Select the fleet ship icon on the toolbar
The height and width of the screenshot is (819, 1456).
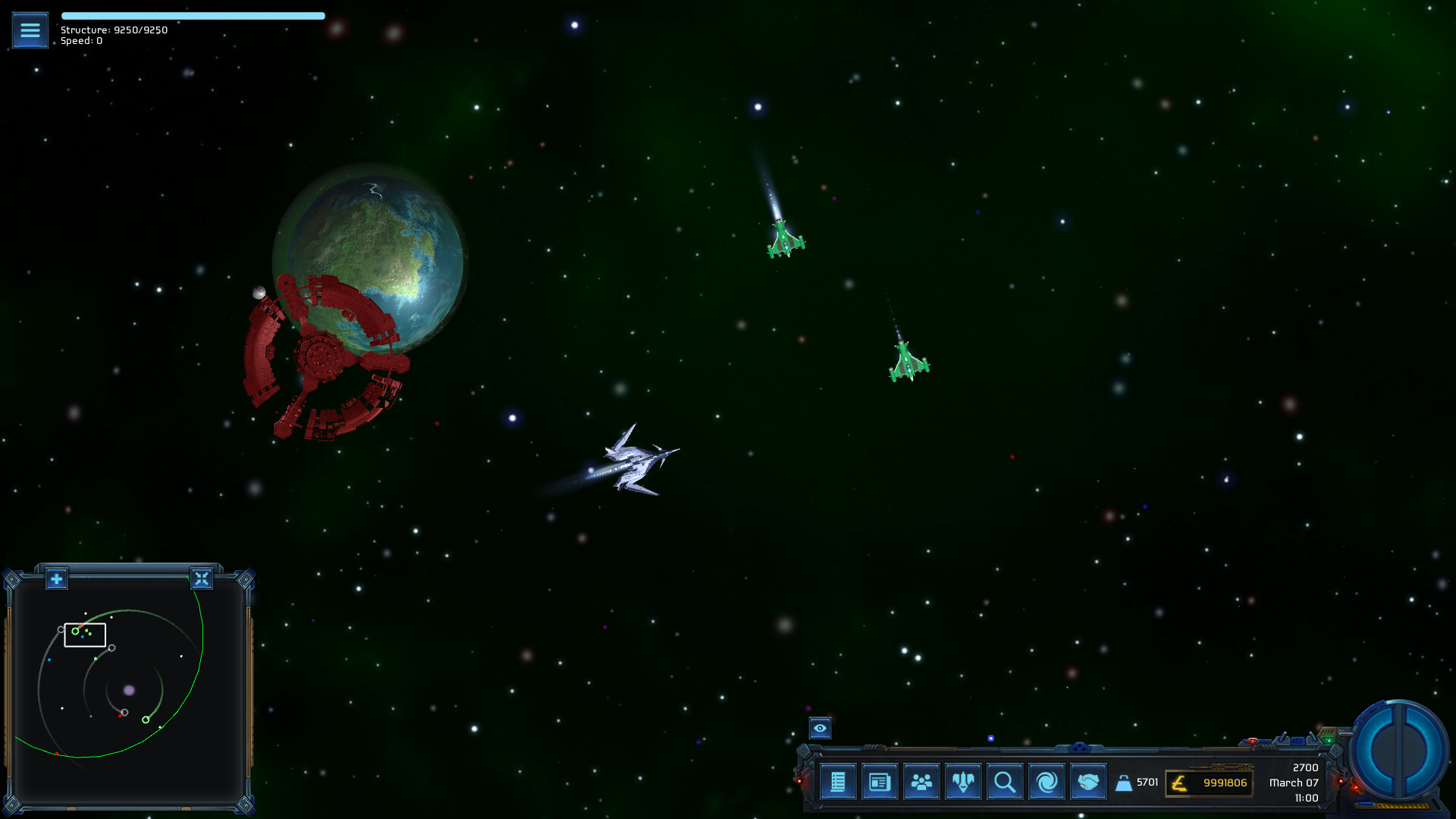click(x=962, y=781)
